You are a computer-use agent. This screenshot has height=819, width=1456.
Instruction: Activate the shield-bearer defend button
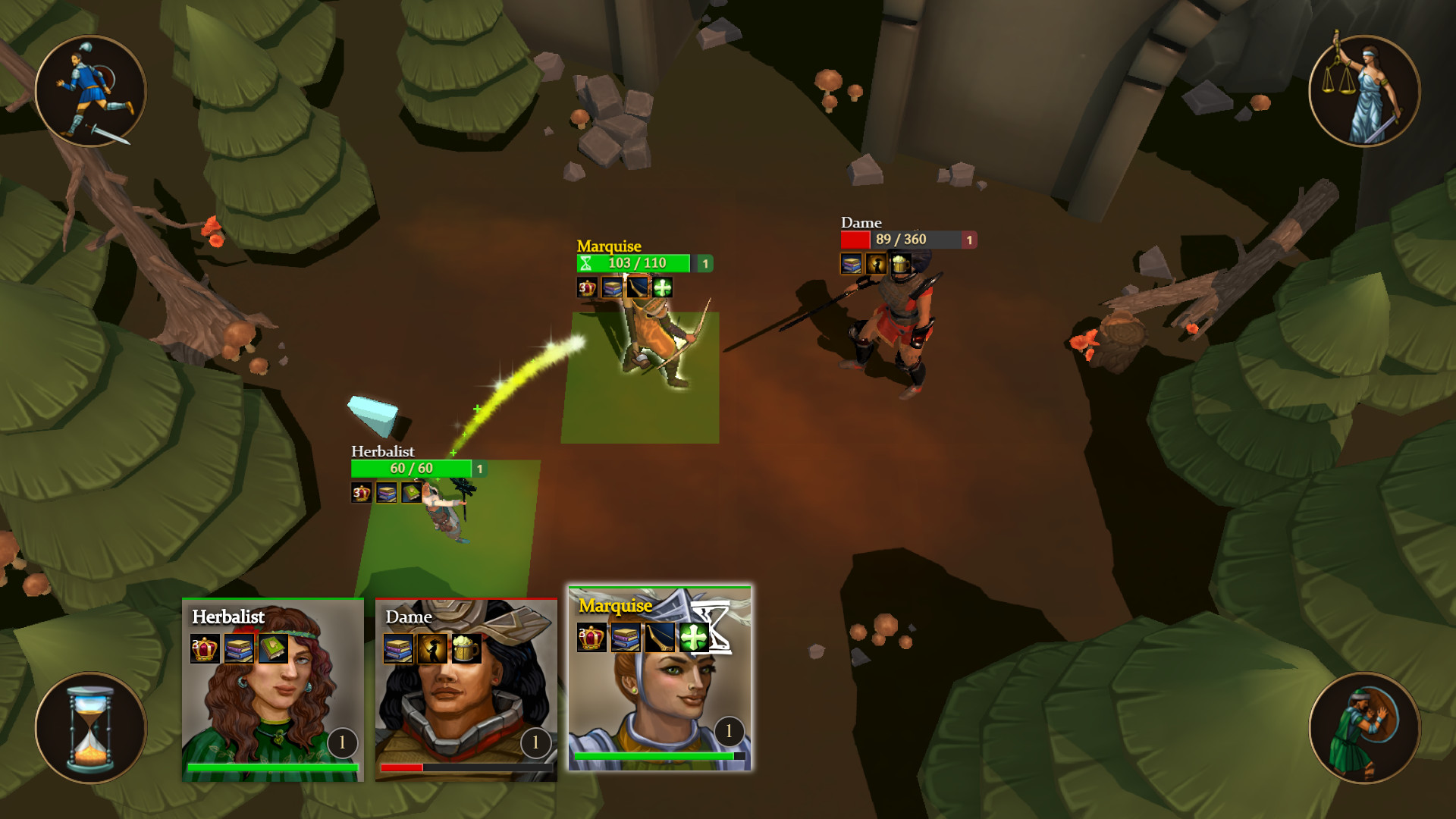click(x=1364, y=728)
